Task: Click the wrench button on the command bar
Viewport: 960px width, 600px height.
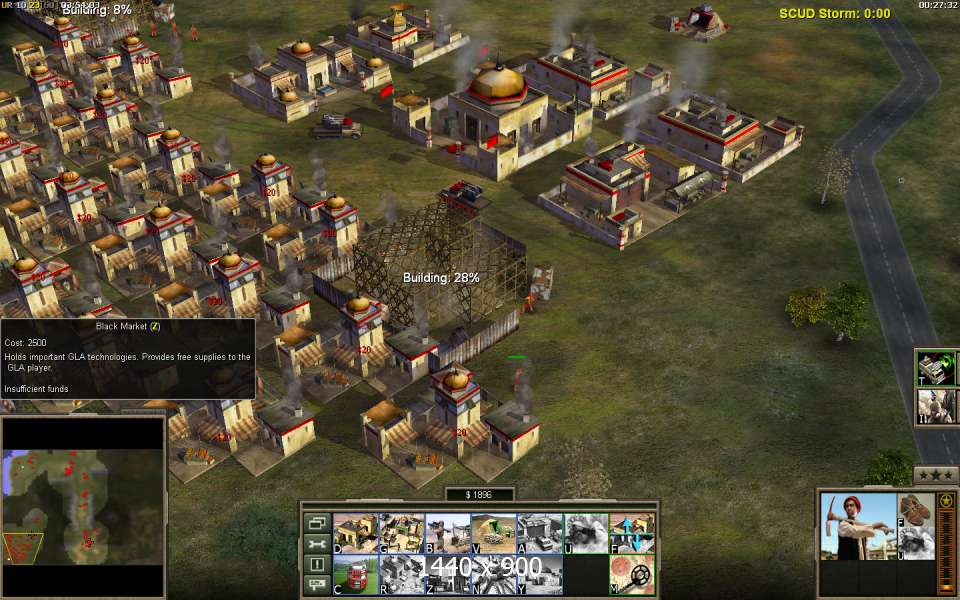Action: click(x=316, y=543)
